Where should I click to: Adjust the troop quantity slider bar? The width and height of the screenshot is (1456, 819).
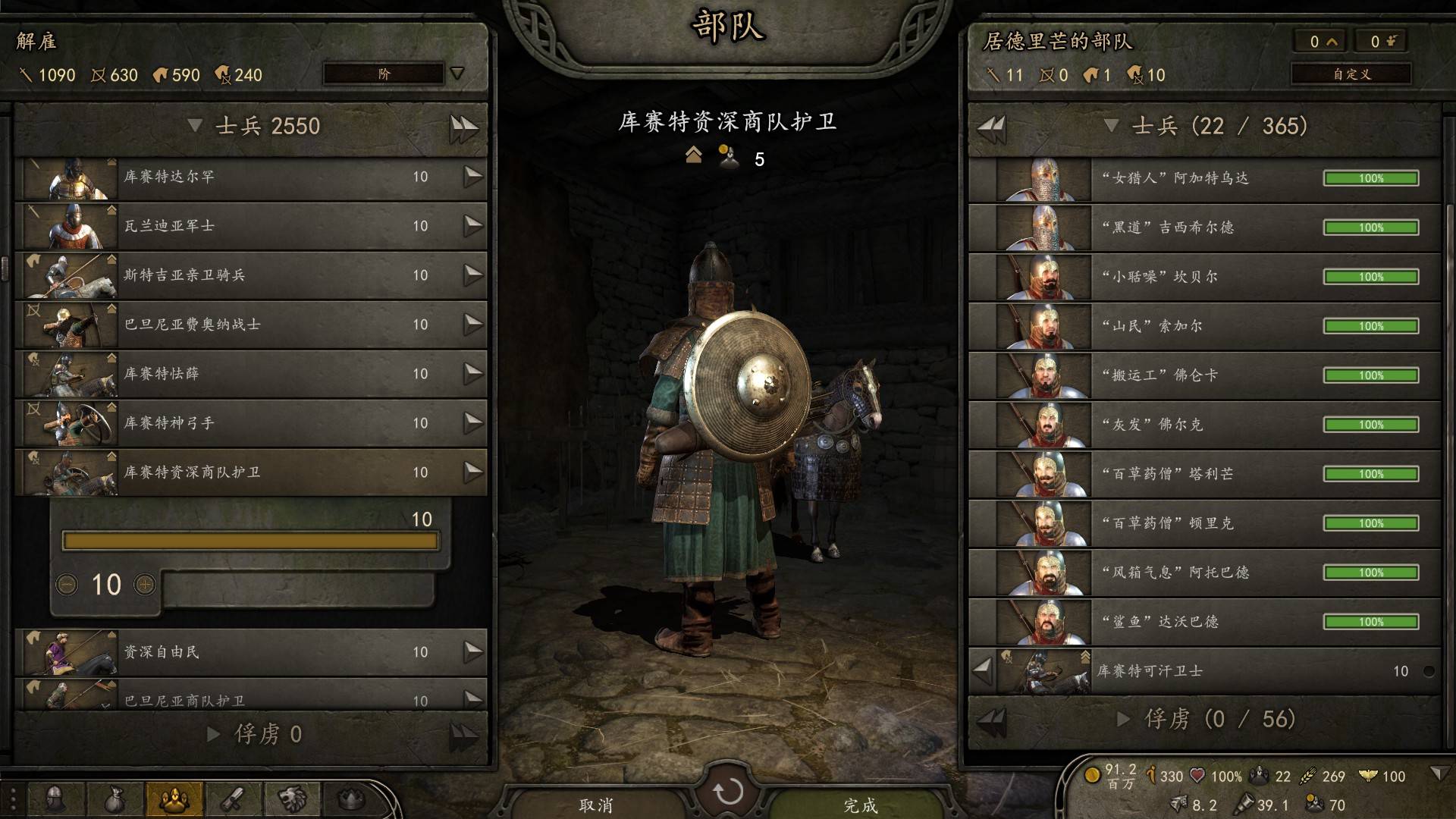click(x=250, y=541)
